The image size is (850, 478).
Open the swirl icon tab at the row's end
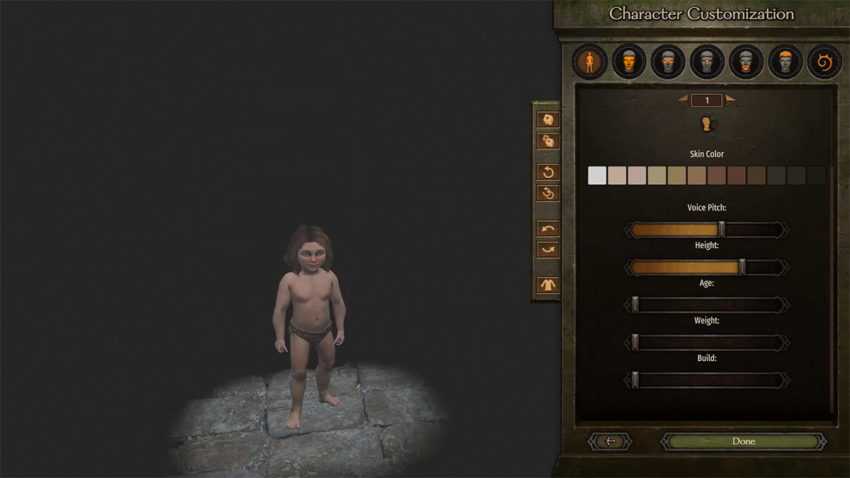tap(824, 63)
